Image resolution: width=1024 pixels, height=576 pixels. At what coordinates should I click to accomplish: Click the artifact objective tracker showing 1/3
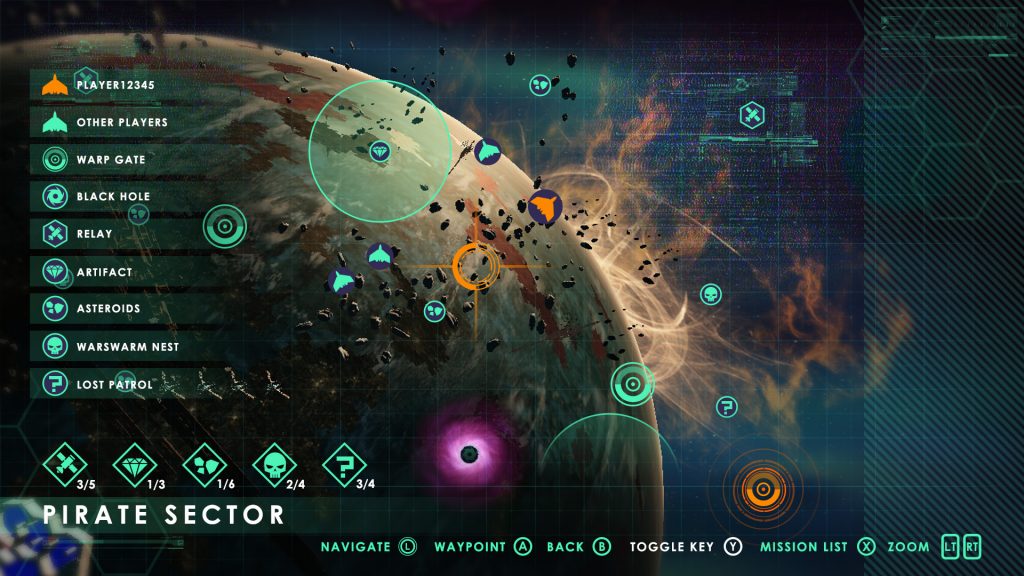tap(134, 464)
